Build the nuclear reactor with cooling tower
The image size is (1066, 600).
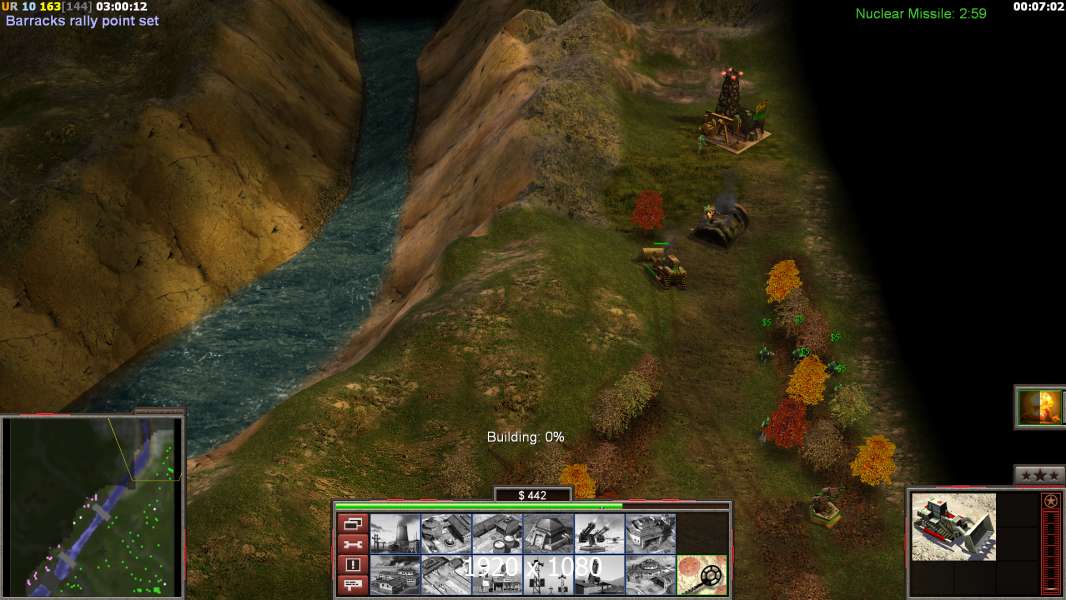[395, 534]
